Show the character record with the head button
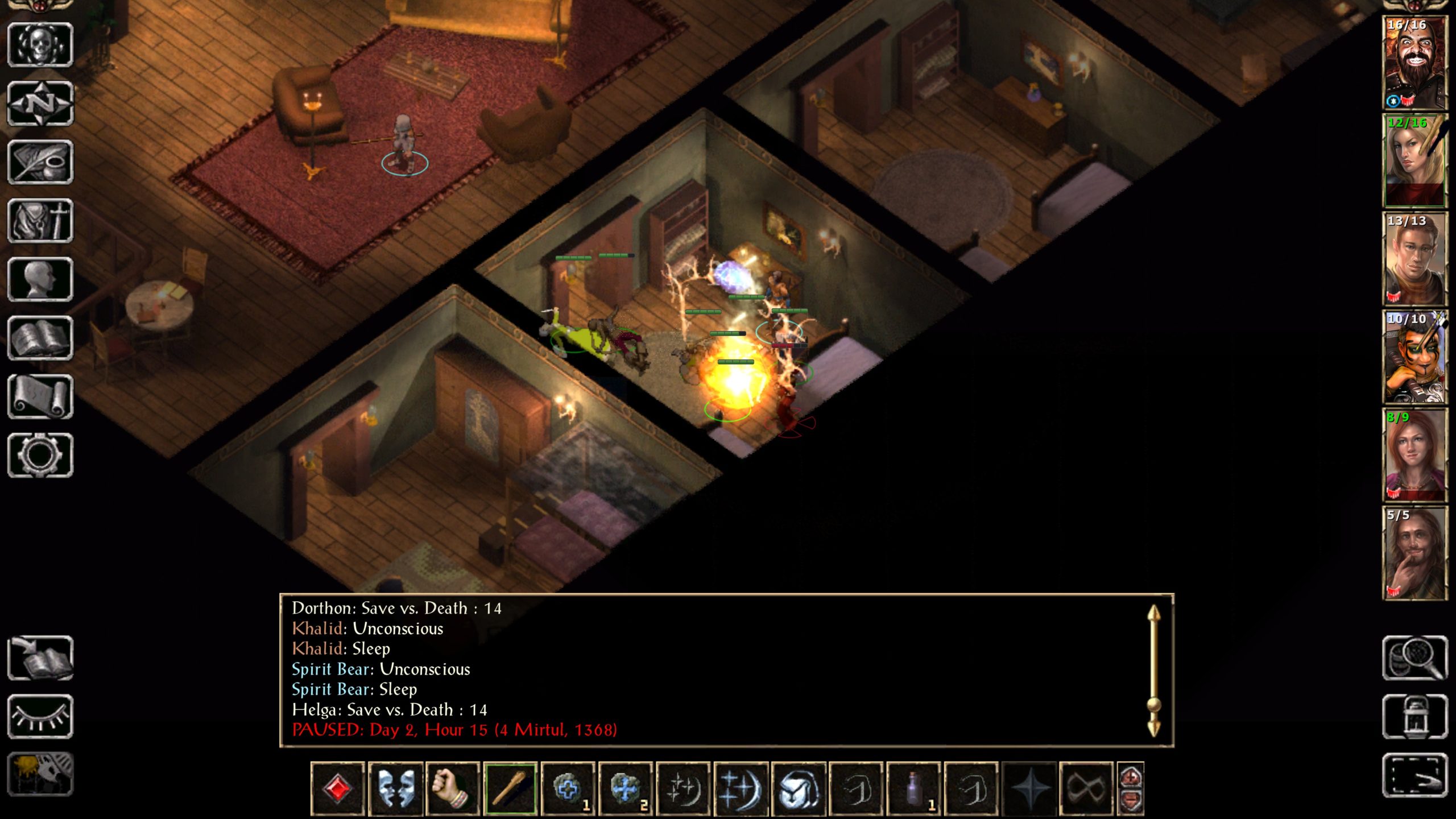The height and width of the screenshot is (819, 1456). coord(40,279)
